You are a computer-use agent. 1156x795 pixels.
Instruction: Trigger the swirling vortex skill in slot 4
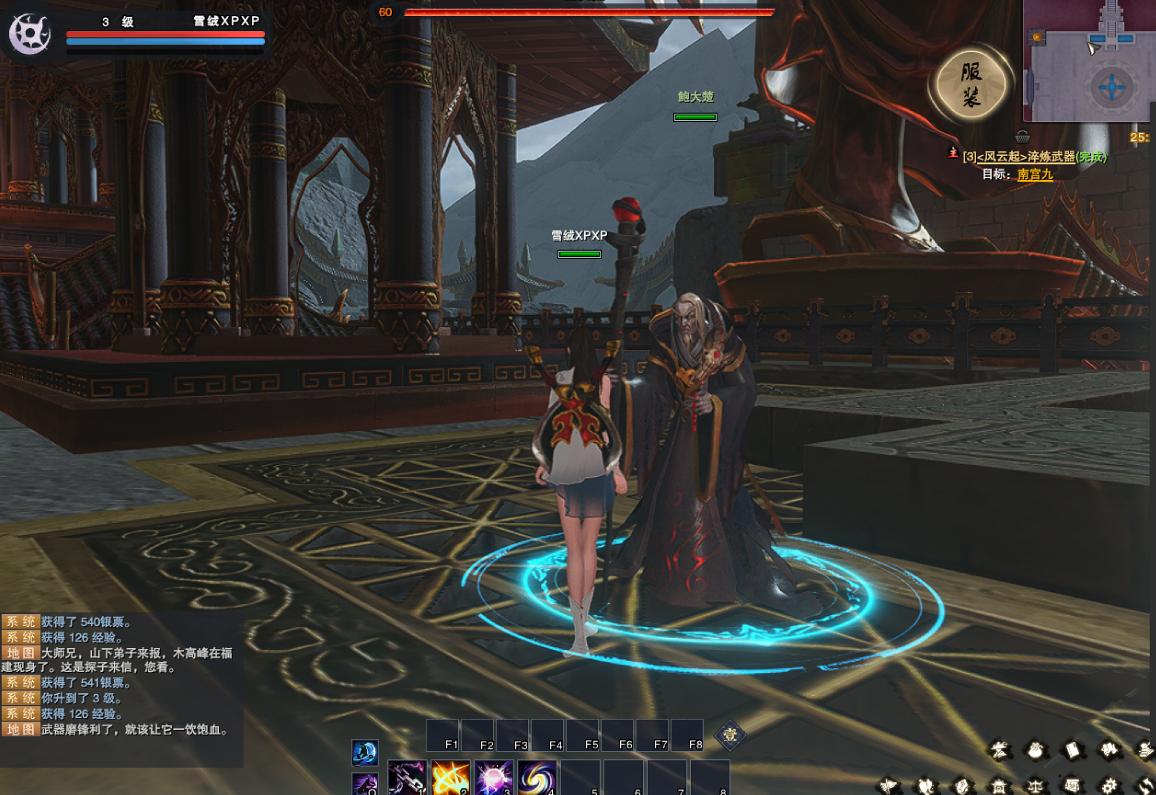(537, 778)
